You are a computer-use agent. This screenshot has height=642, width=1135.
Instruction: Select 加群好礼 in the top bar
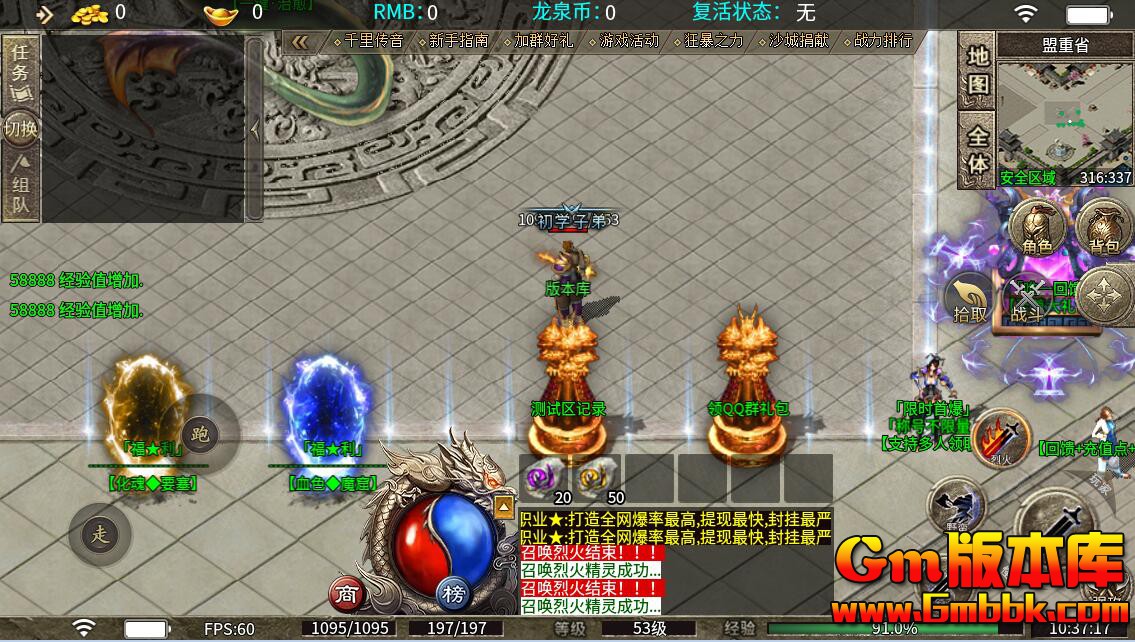coord(544,41)
